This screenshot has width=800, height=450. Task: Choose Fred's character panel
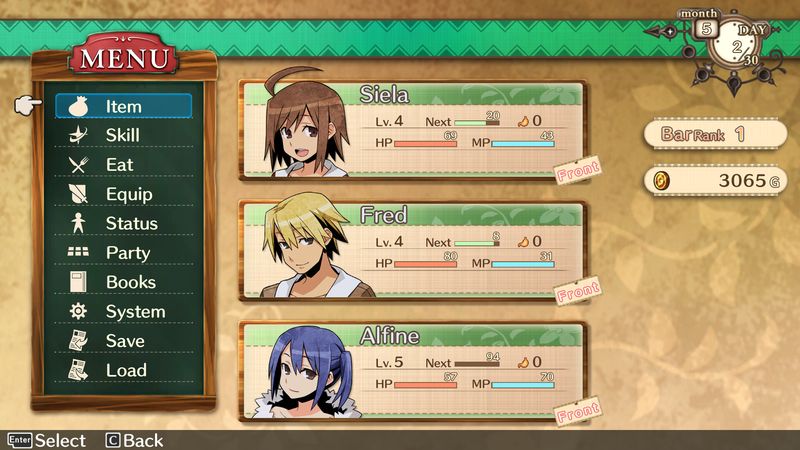[413, 251]
